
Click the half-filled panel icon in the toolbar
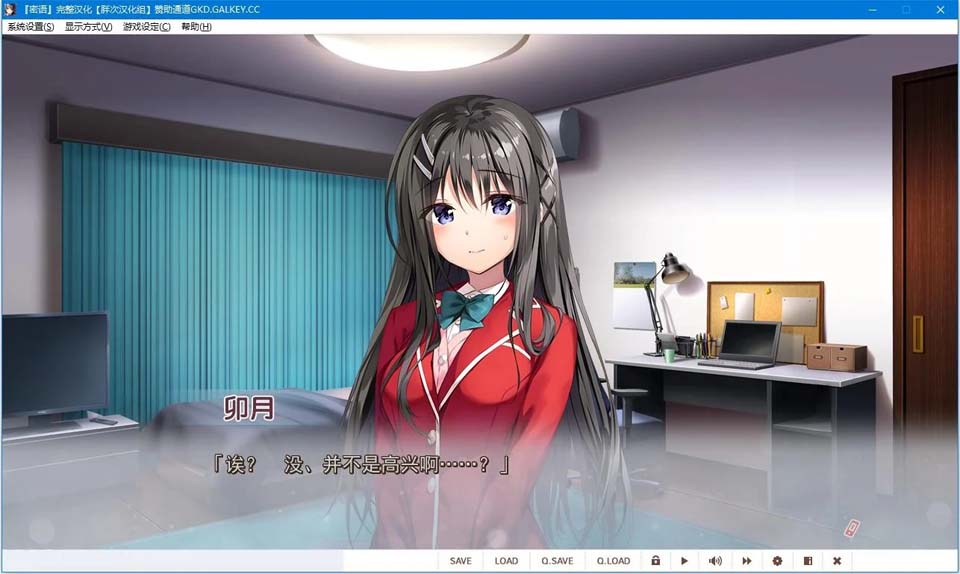click(807, 561)
